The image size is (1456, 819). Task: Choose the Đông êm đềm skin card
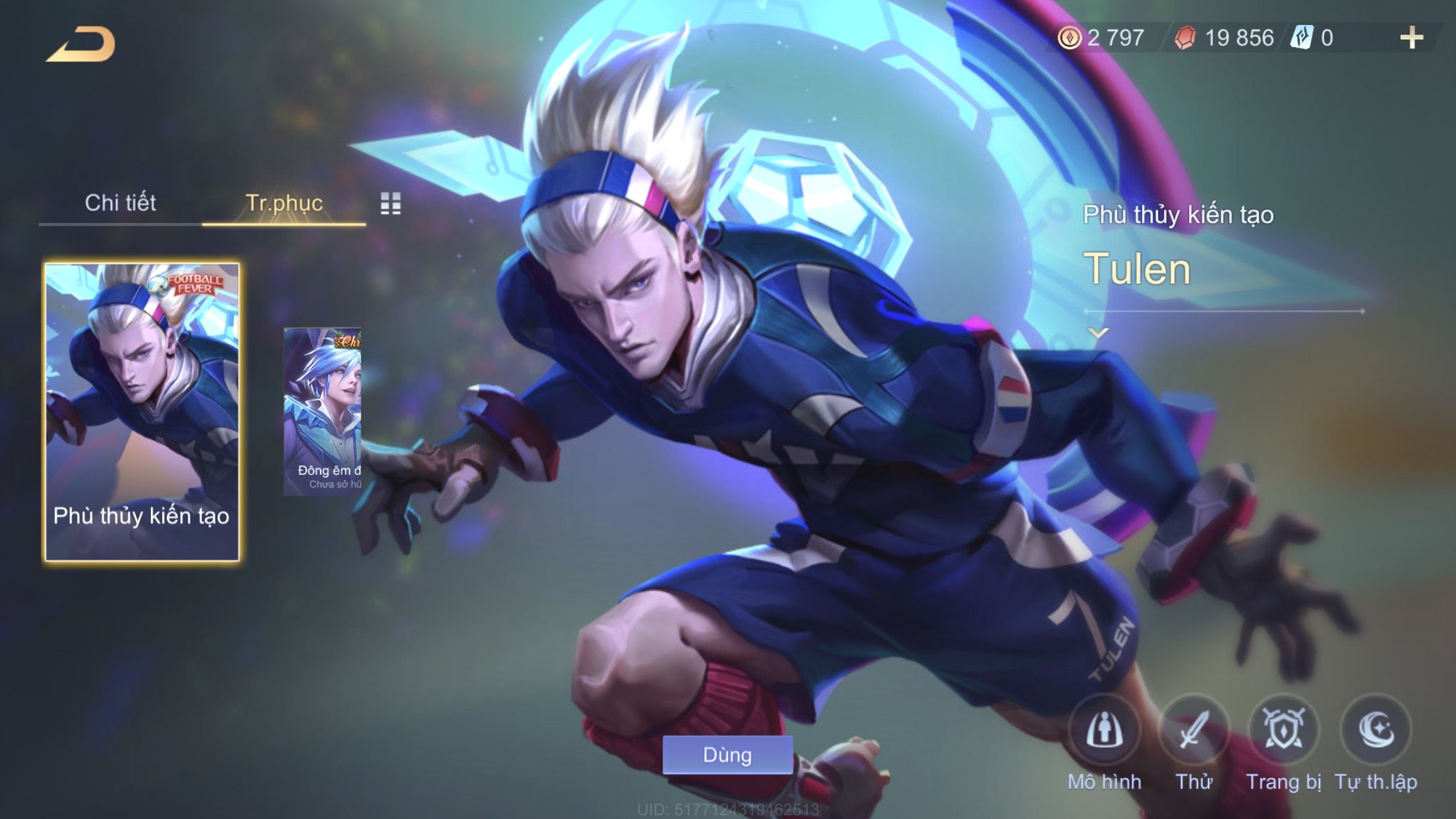(322, 412)
